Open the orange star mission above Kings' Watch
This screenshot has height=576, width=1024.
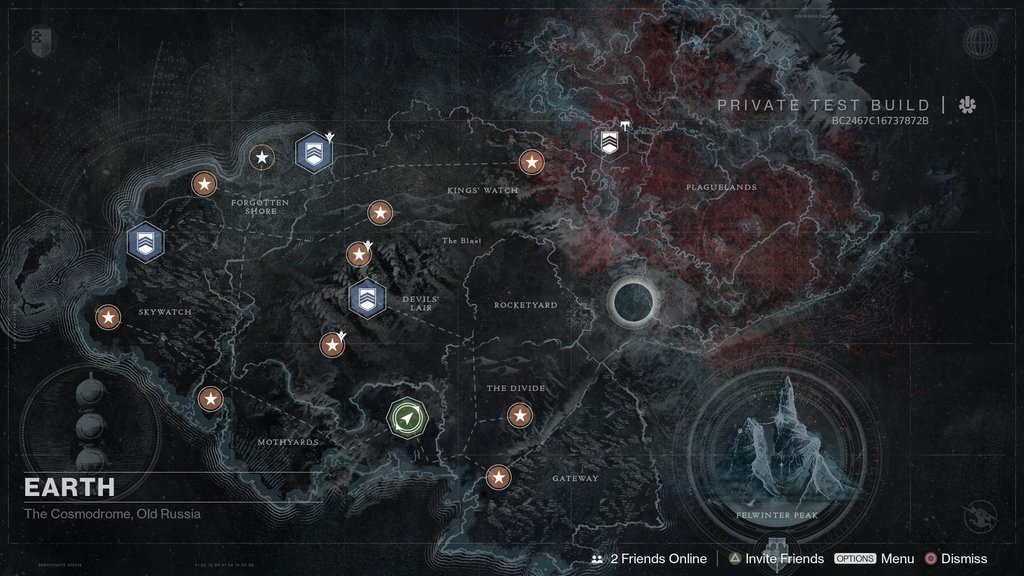531,162
